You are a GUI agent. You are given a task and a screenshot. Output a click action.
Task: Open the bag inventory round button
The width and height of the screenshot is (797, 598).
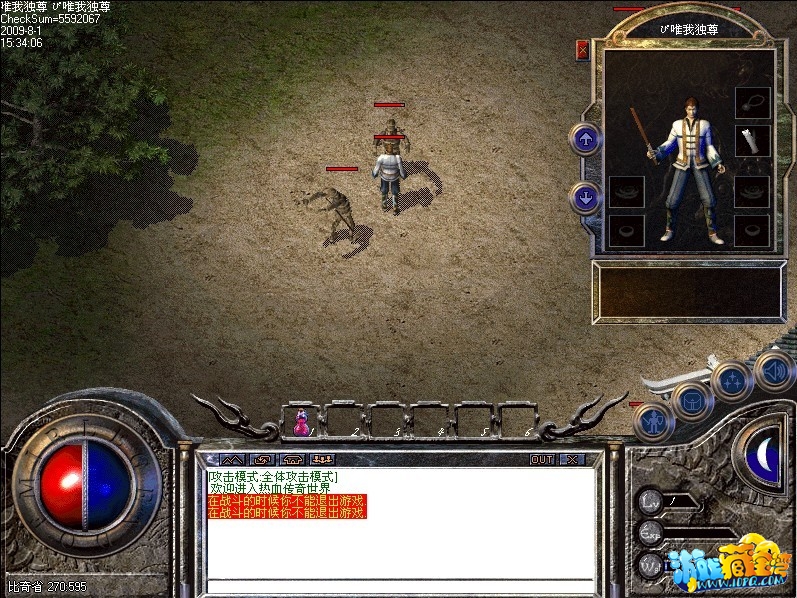click(x=692, y=402)
